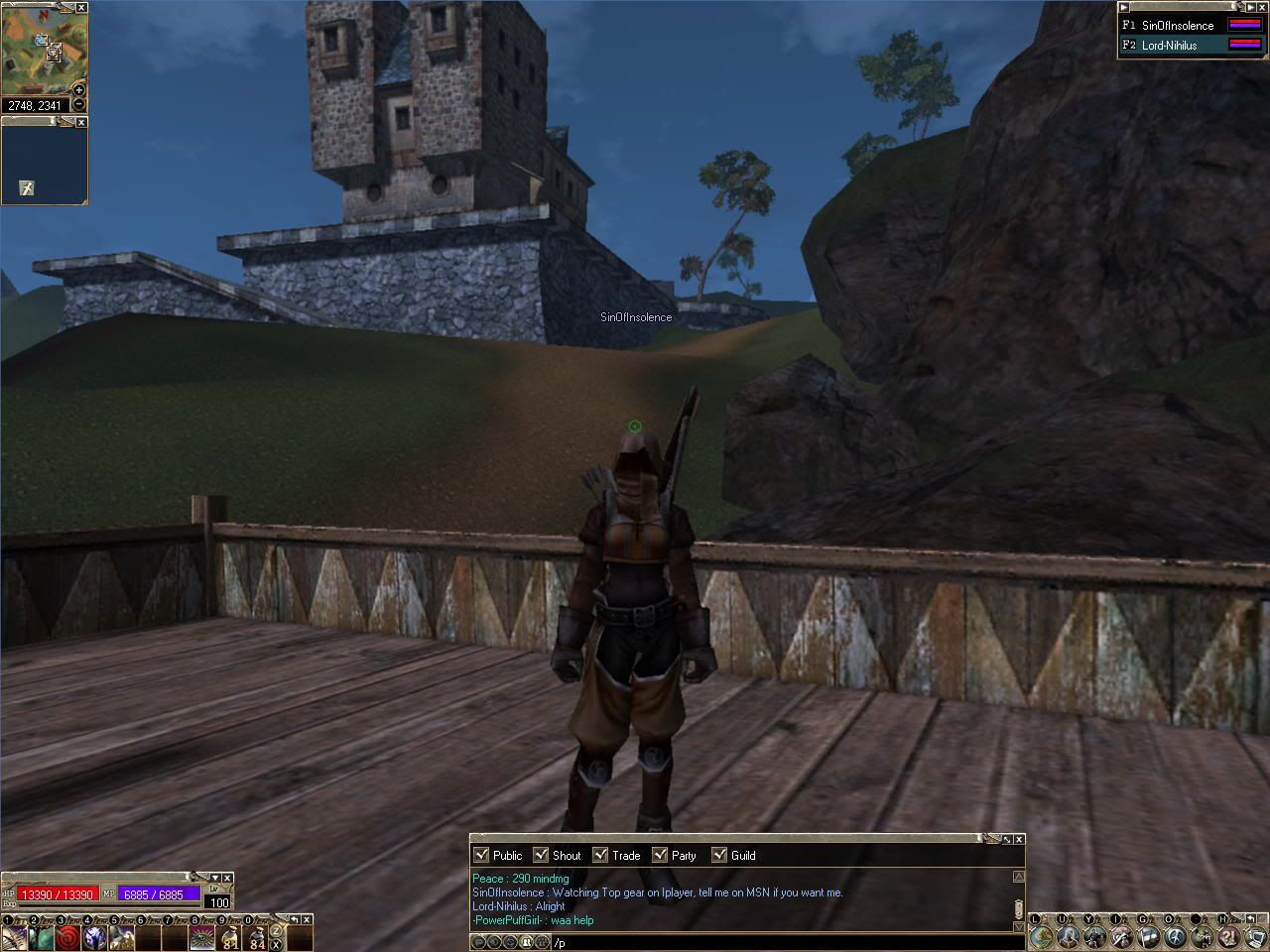The image size is (1270, 952).
Task: Focus the chat text input field
Action: [774, 943]
